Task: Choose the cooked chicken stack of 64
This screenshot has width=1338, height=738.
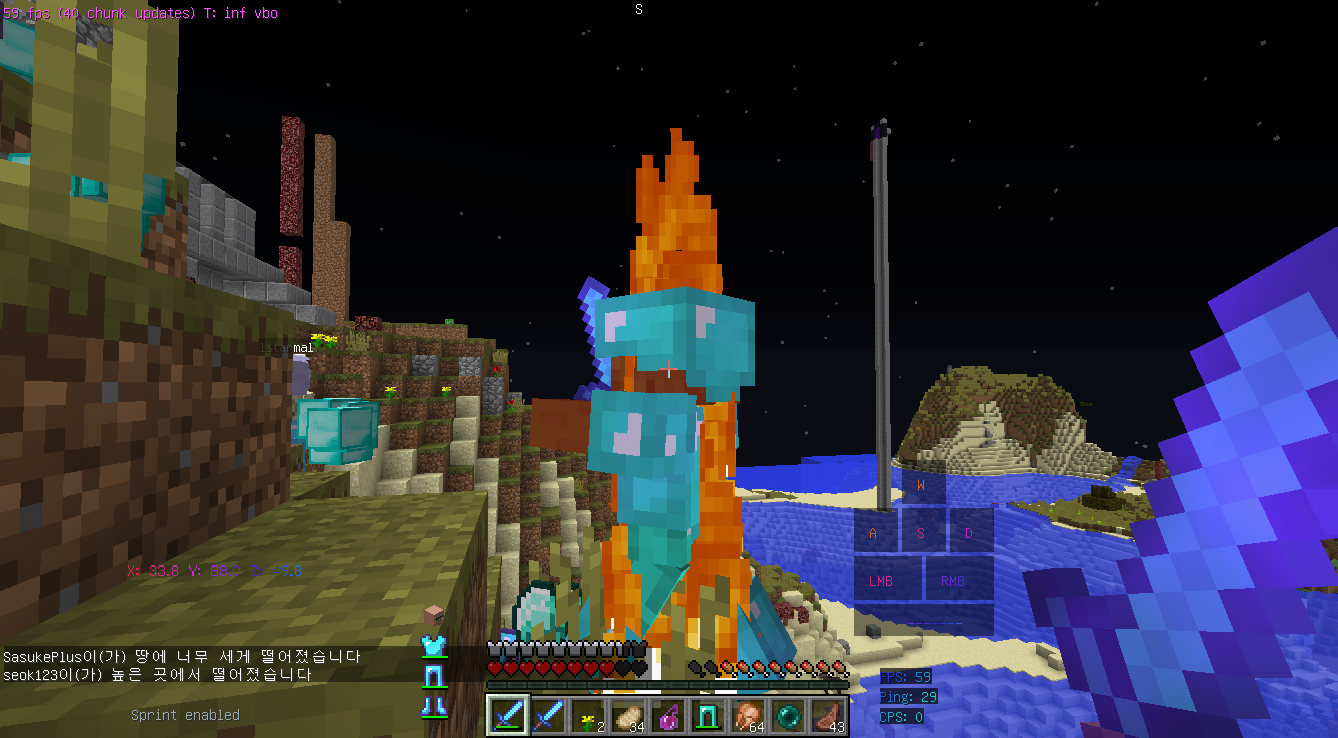Action: click(x=747, y=716)
